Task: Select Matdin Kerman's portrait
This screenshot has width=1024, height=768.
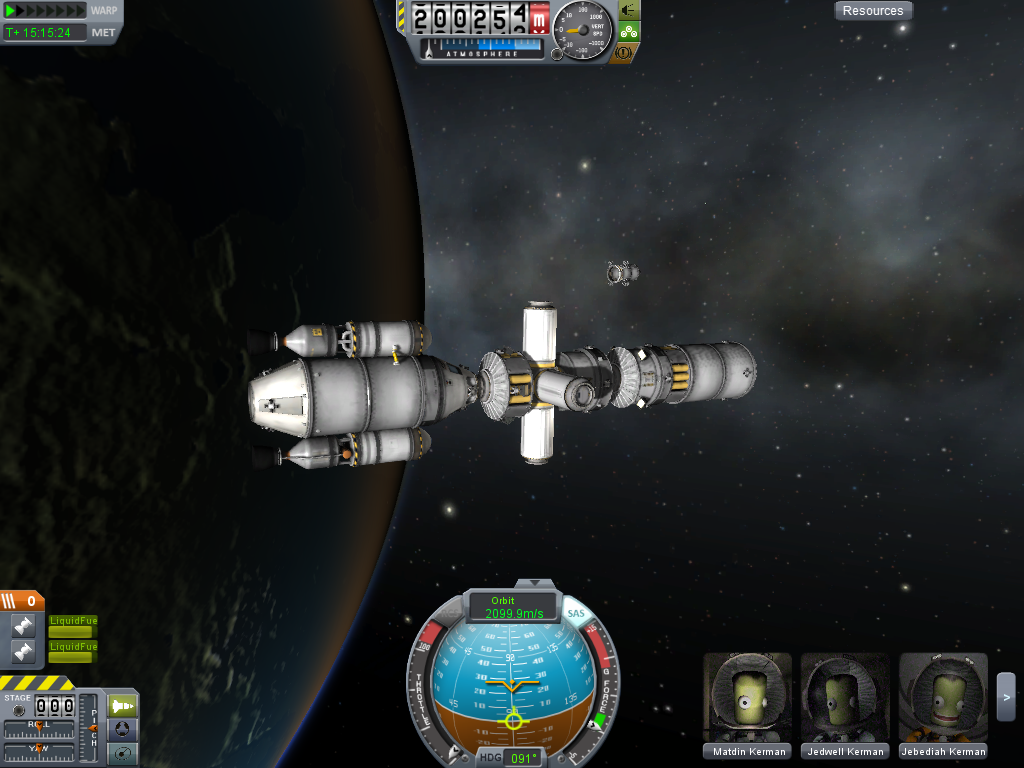Action: (748, 699)
